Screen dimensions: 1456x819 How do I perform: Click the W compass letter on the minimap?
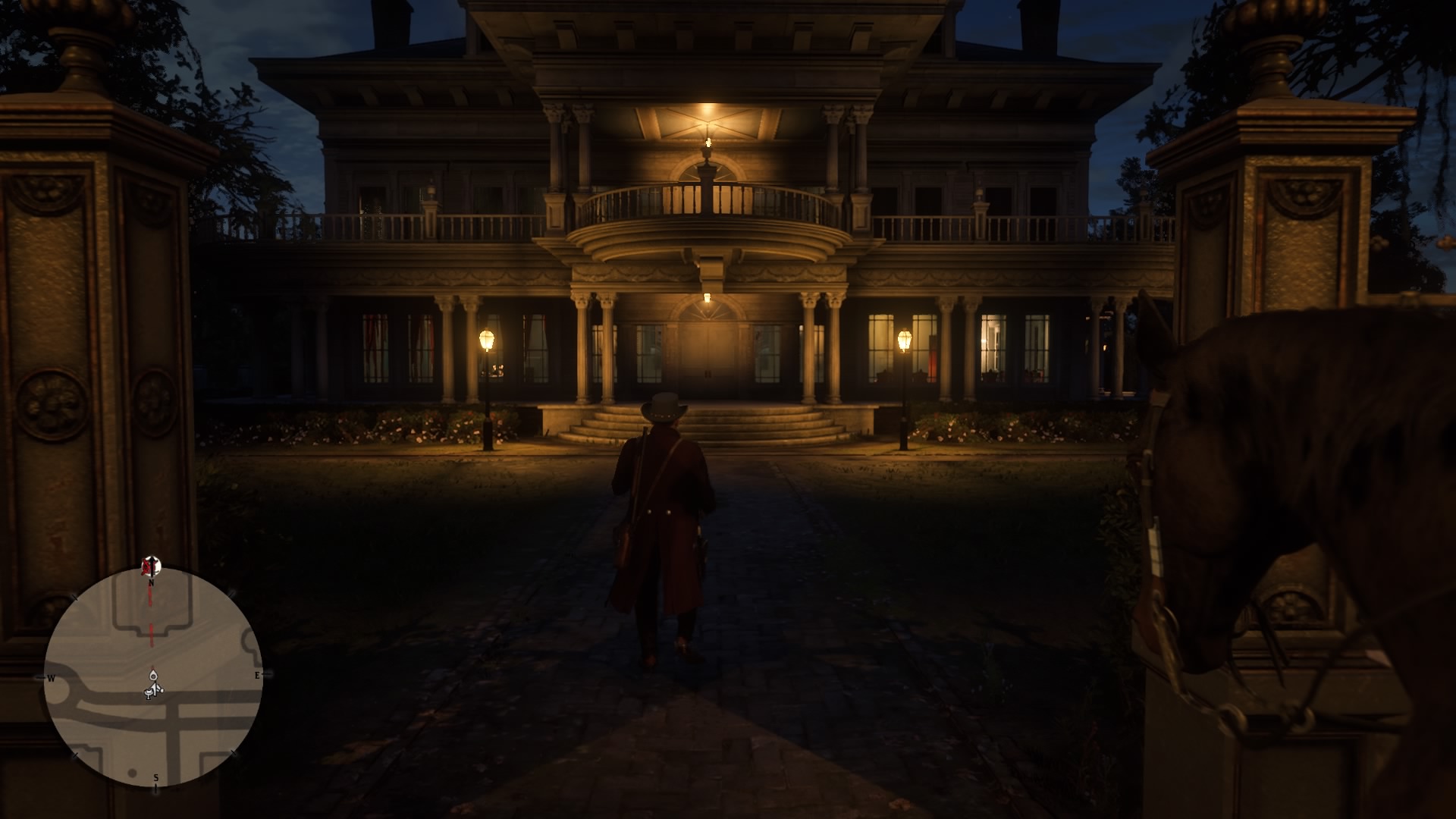[51, 677]
